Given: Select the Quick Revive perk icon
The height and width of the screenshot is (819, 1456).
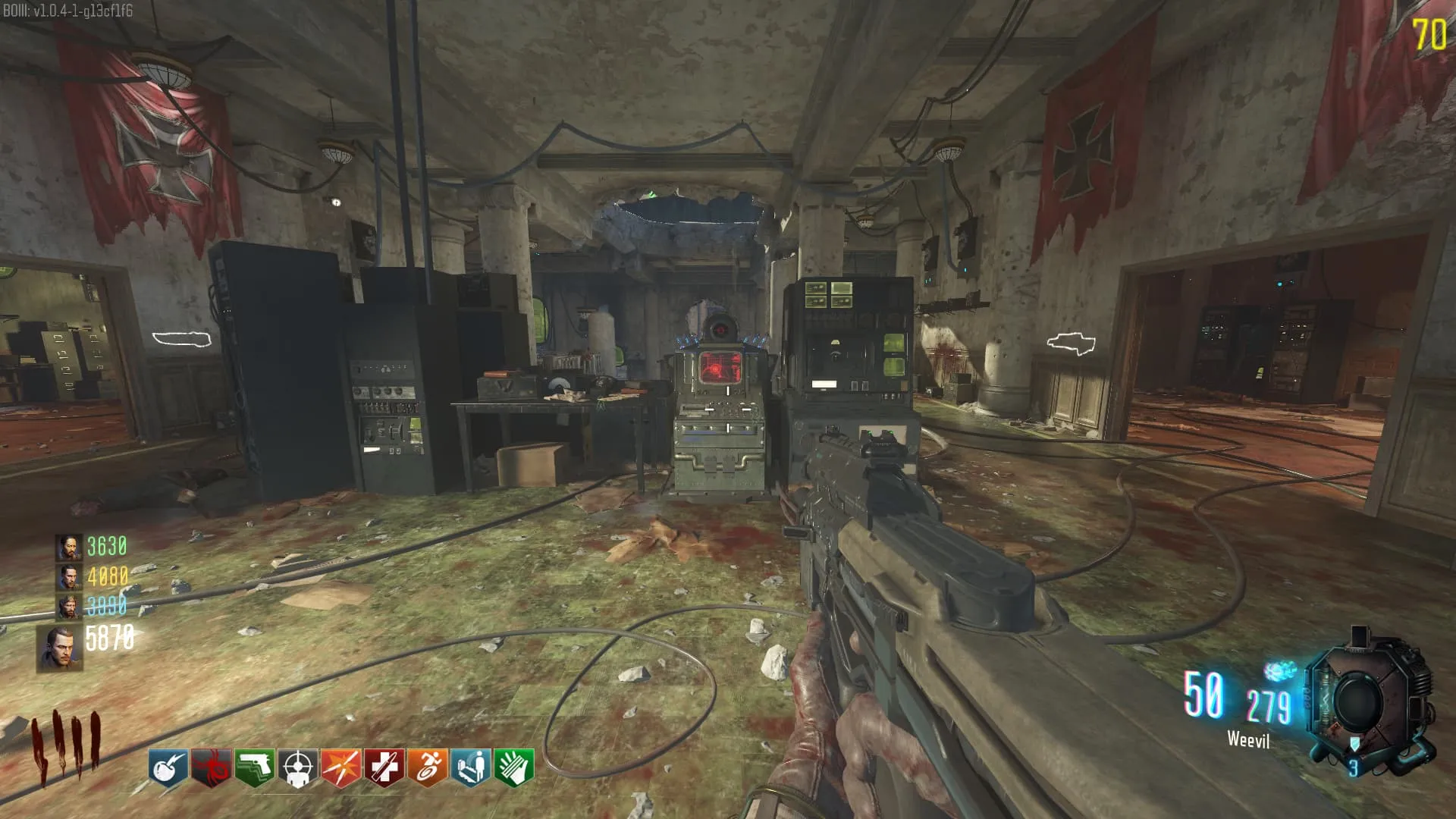Looking at the screenshot, I should pyautogui.click(x=471, y=768).
